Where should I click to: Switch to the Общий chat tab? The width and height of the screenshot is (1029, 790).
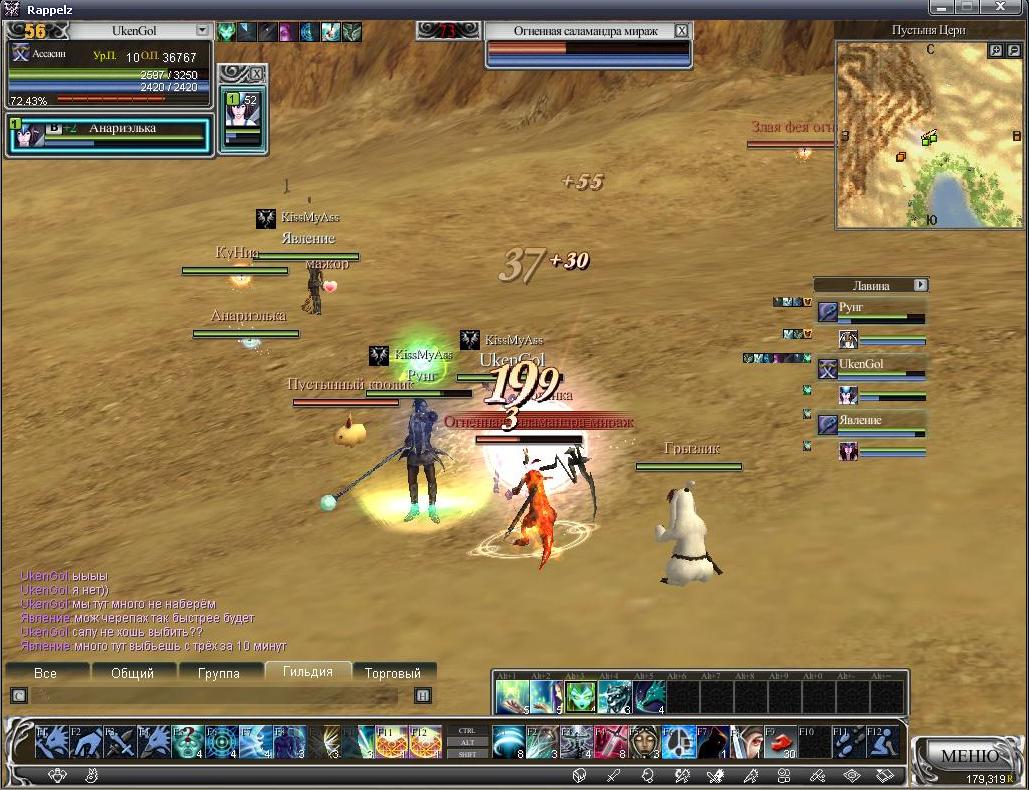pos(132,673)
